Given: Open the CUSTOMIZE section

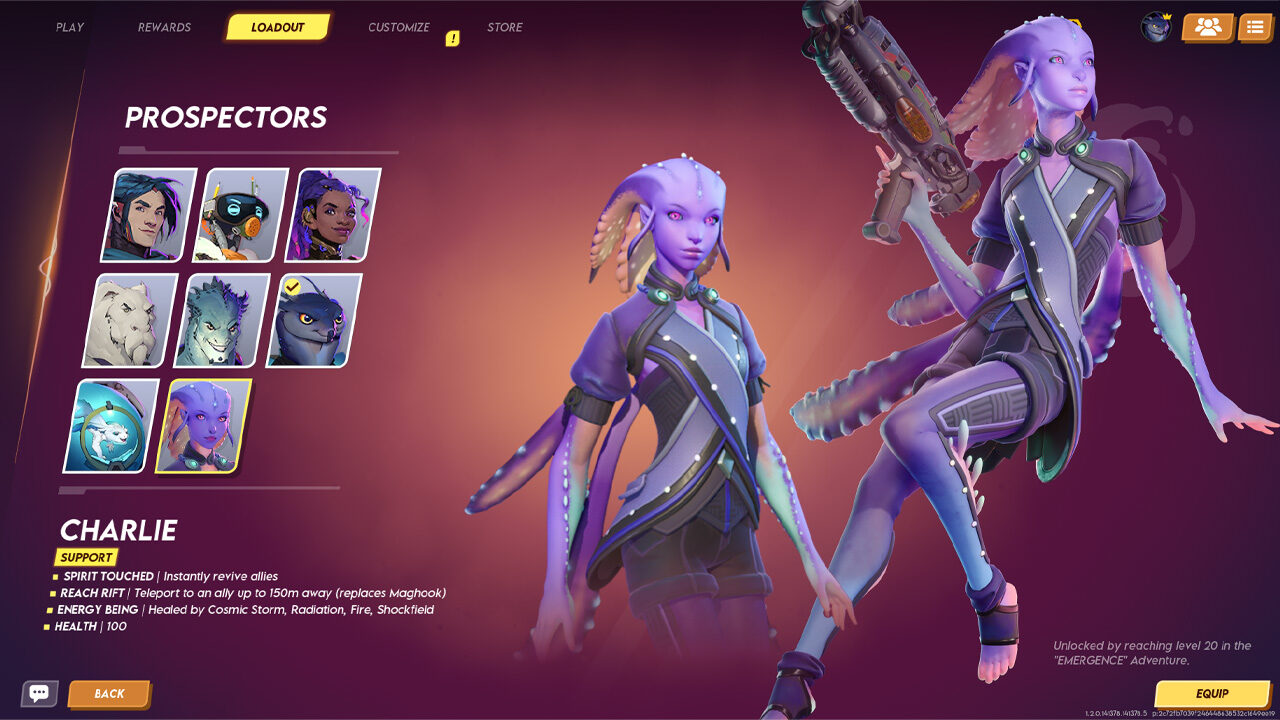Looking at the screenshot, I should tap(400, 27).
